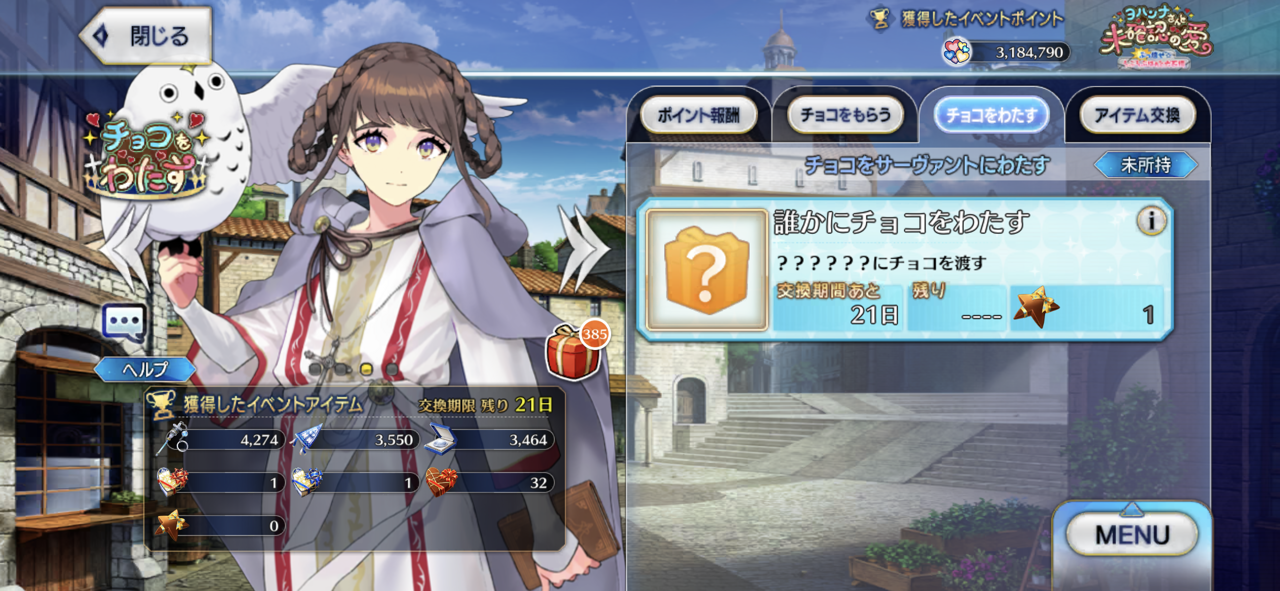Screen dimensions: 1280x591
Task: Open the MENU button
Action: 1132,535
